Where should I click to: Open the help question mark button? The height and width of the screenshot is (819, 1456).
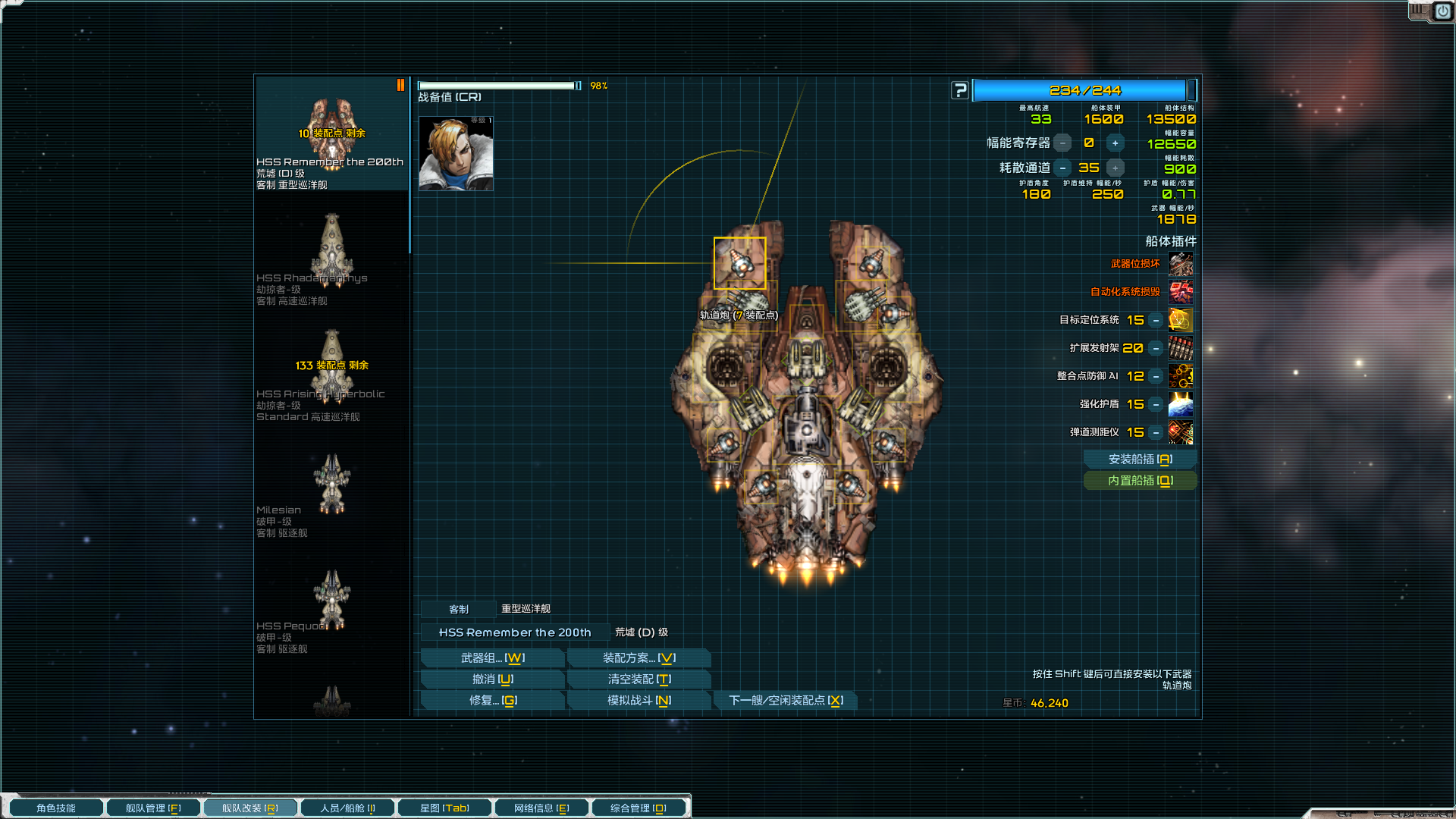(960, 90)
